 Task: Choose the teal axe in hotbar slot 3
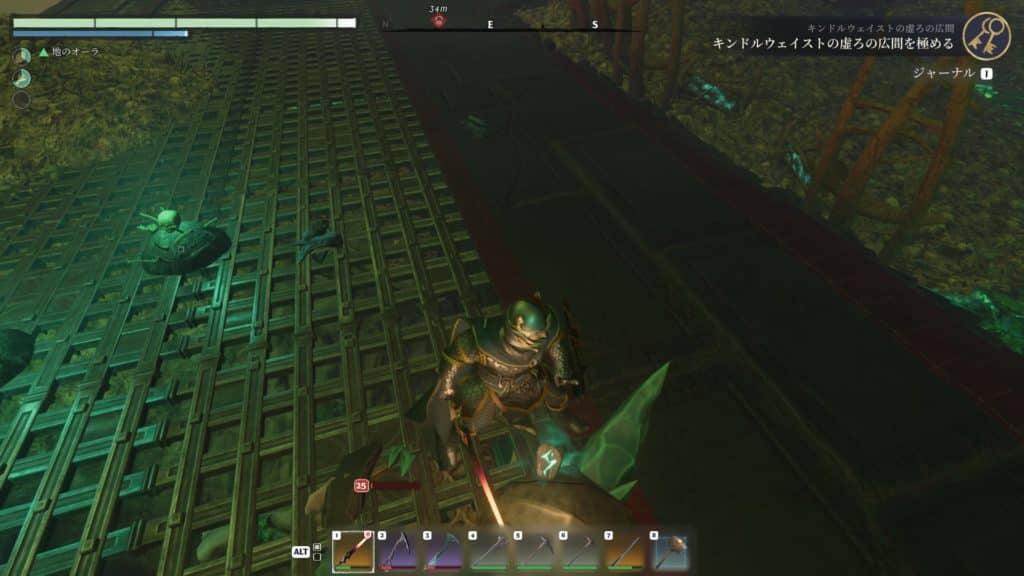[x=442, y=551]
